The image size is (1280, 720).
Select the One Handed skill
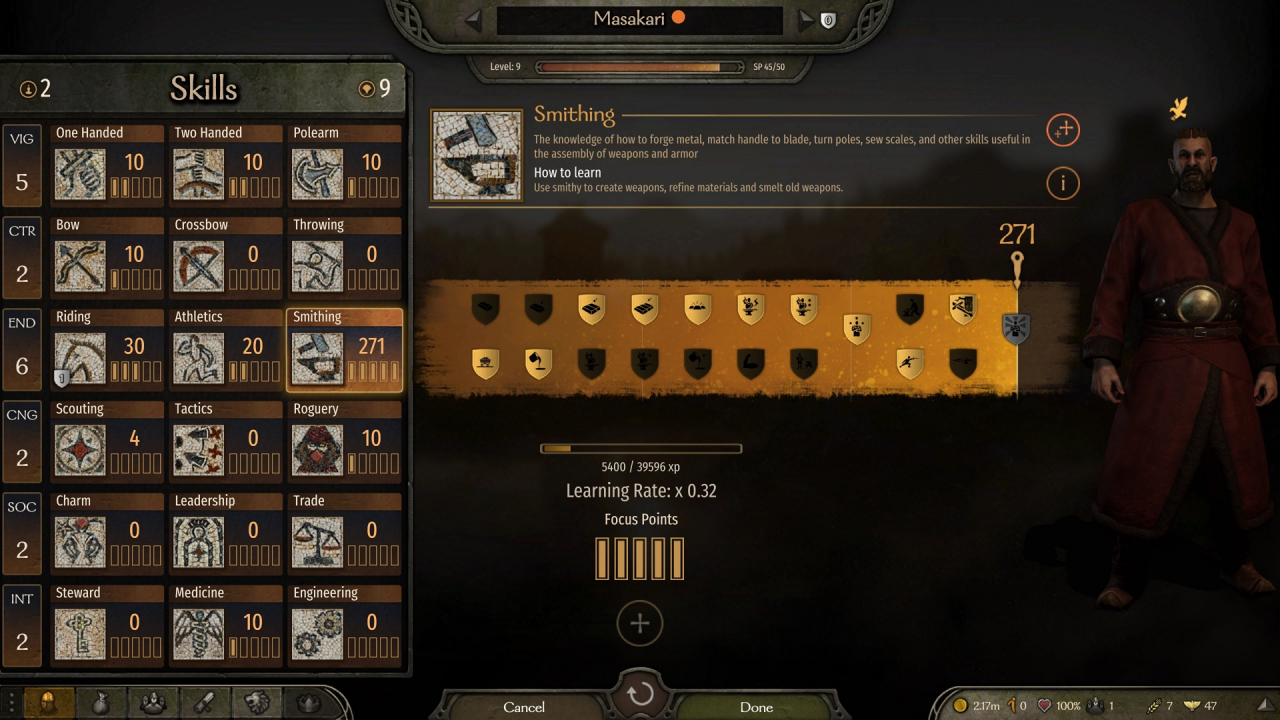(x=107, y=164)
